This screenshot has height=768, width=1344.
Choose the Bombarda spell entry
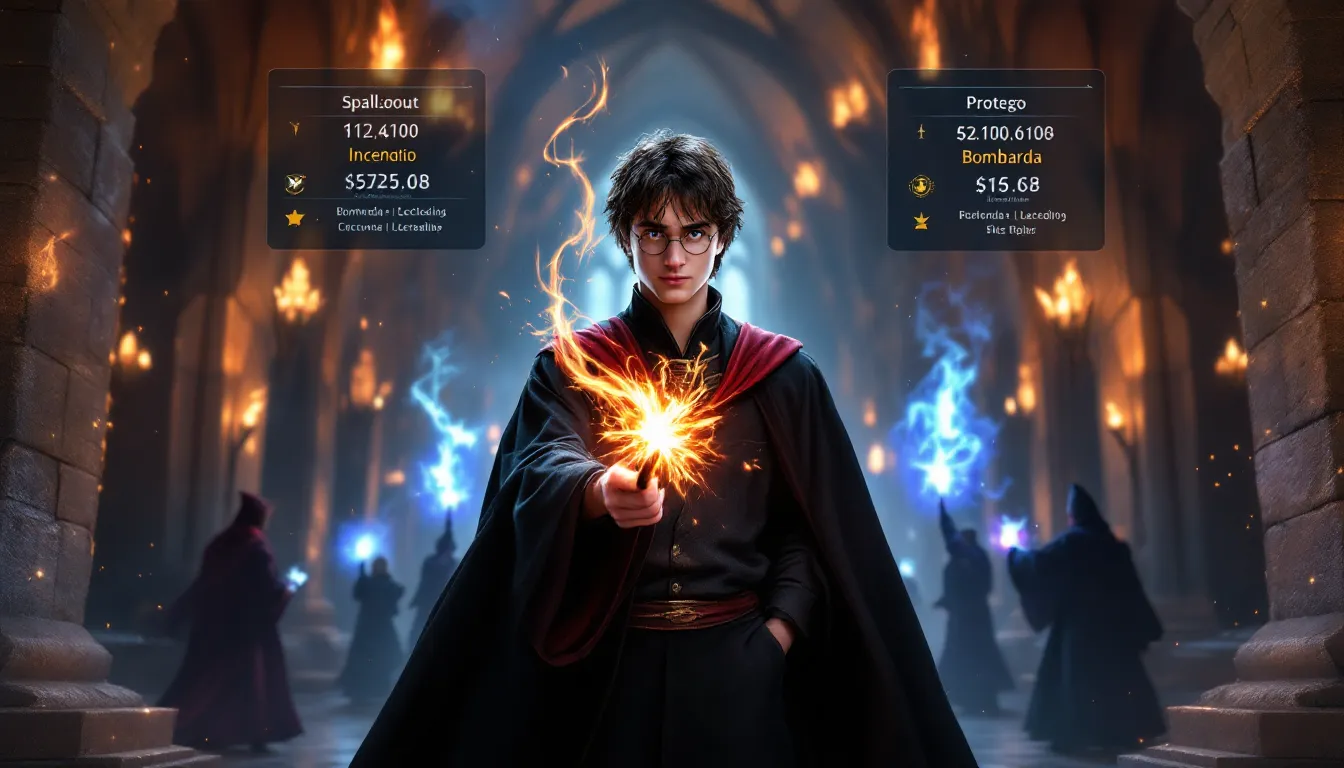[x=1001, y=157]
